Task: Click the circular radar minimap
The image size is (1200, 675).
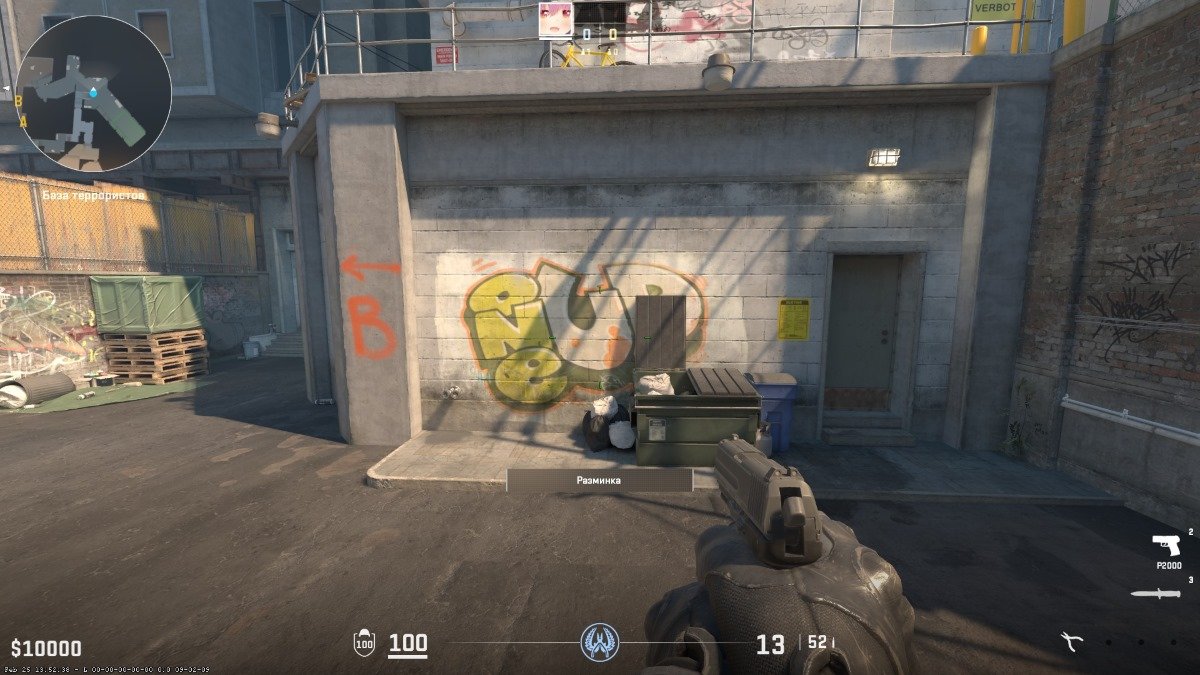Action: coord(93,93)
